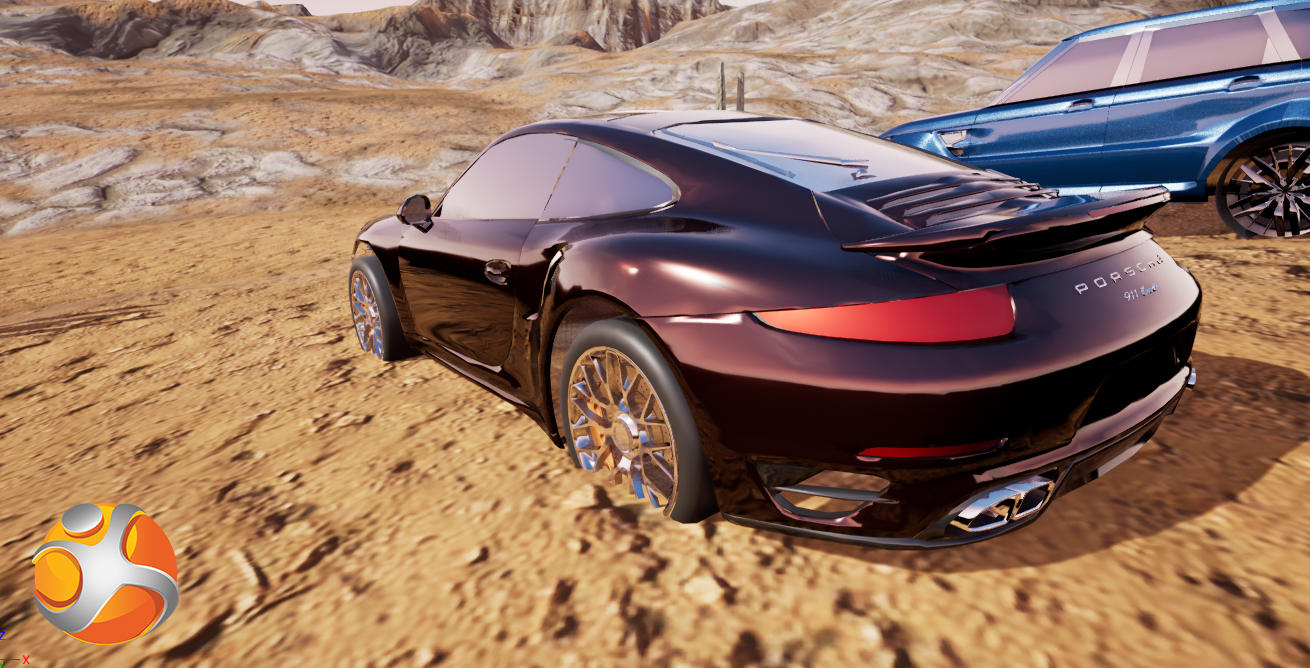1310x668 pixels.
Task: Click the orange and silver sphere logo
Action: point(105,573)
